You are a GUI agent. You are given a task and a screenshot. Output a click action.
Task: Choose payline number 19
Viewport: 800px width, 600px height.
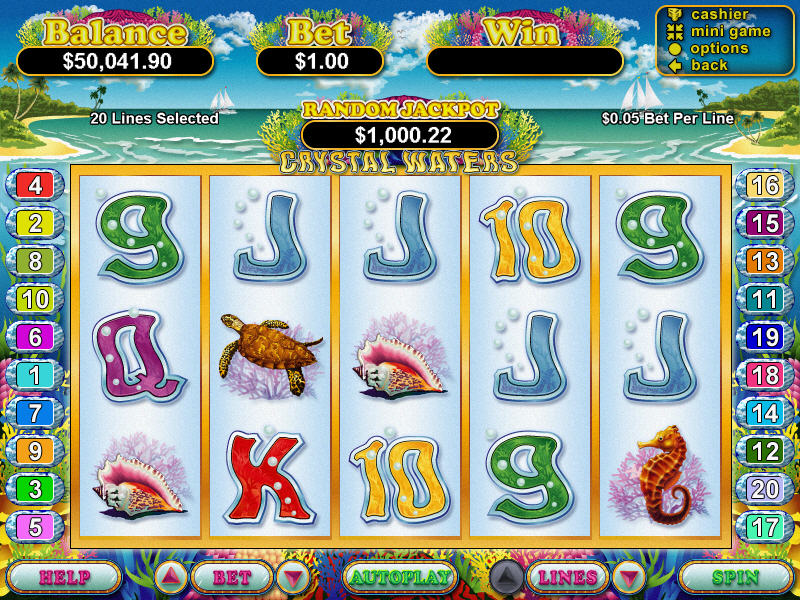click(x=765, y=337)
